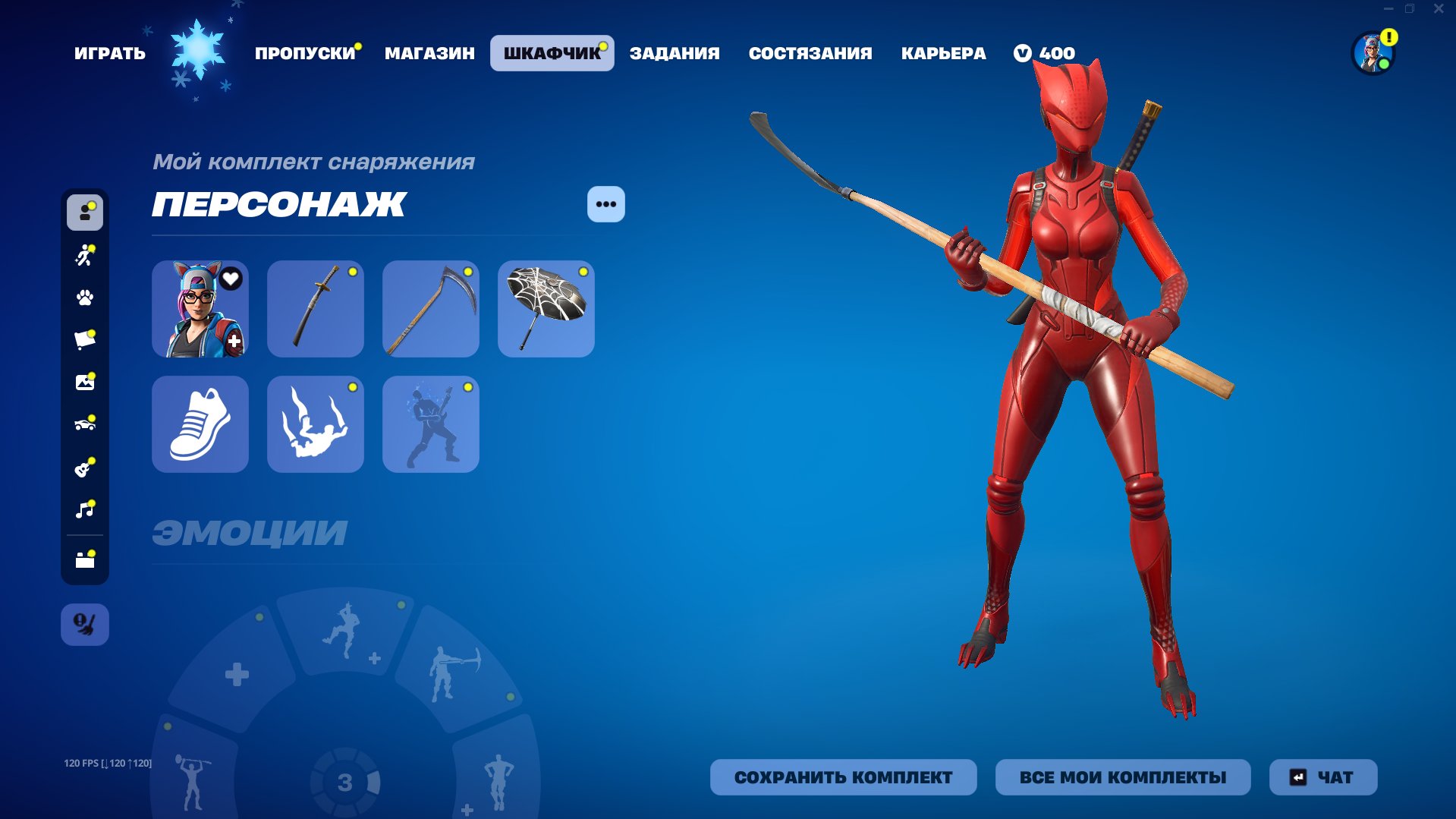
Task: Select the character category in the locker sidebar
Action: [x=84, y=213]
